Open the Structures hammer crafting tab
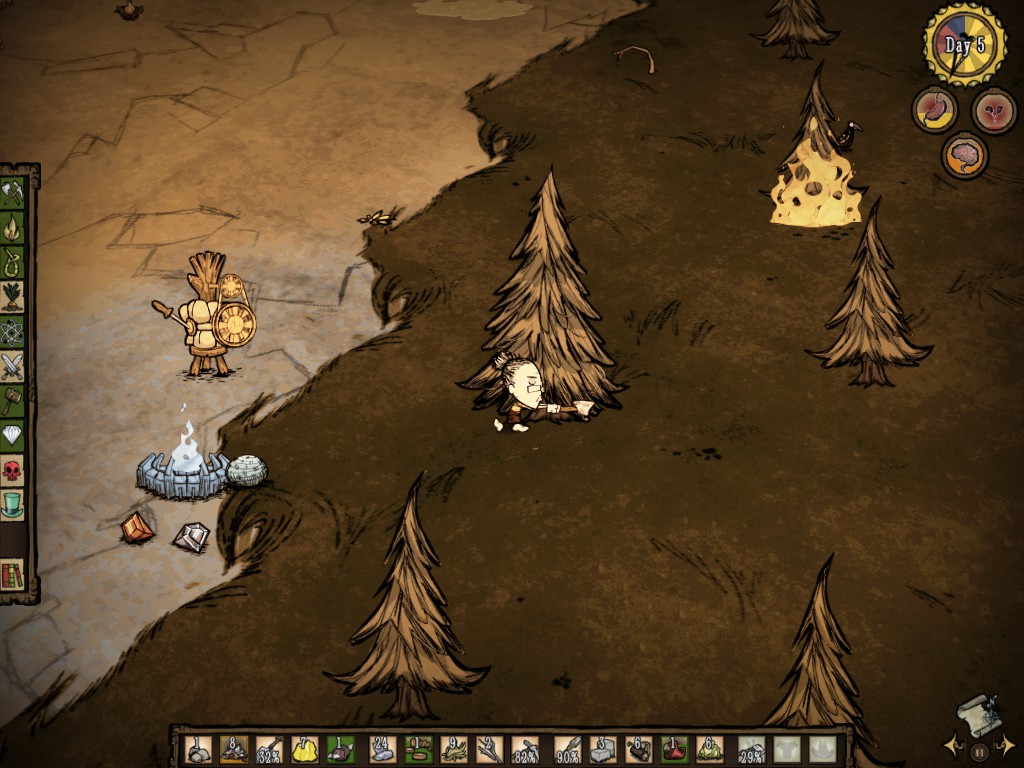This screenshot has width=1024, height=768. tap(12, 400)
